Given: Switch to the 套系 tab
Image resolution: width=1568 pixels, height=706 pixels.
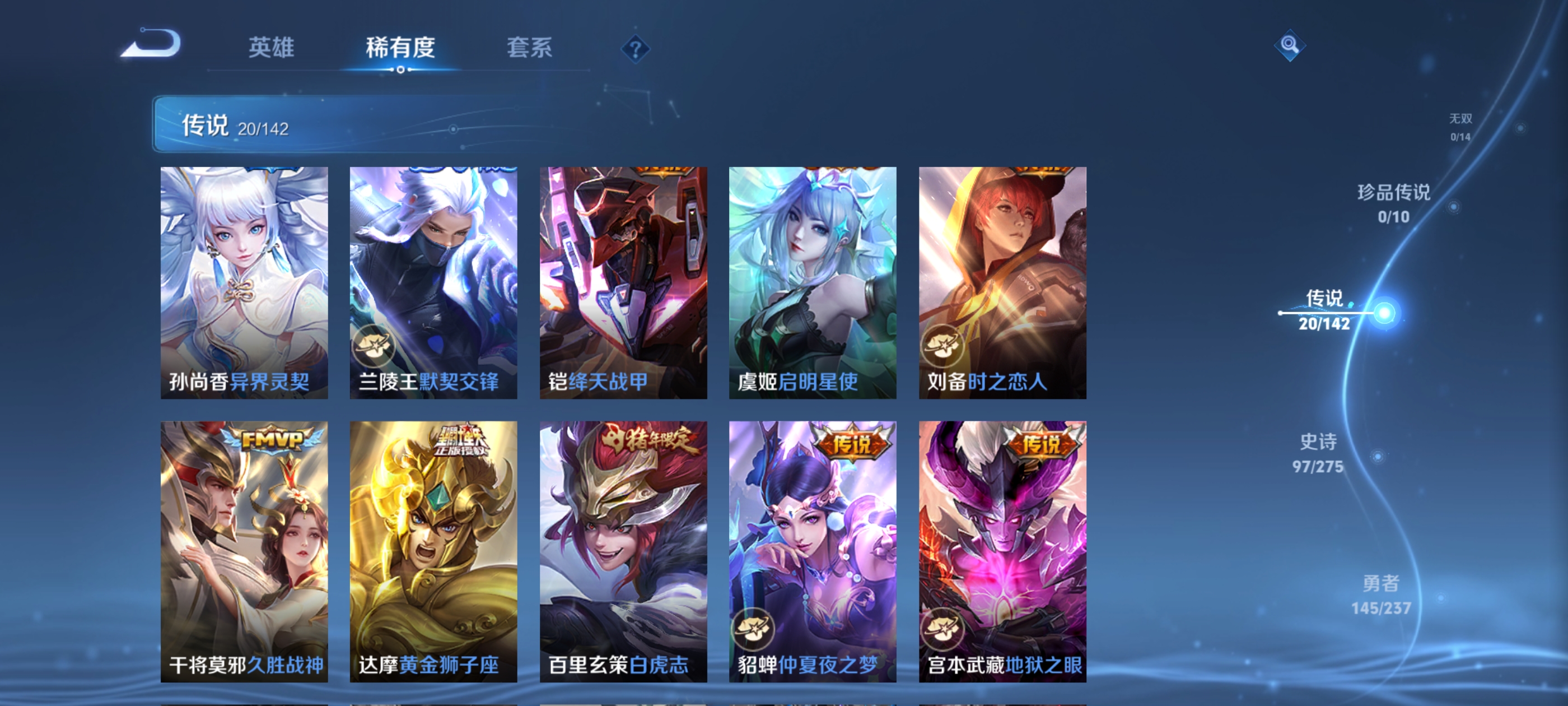Looking at the screenshot, I should (528, 49).
